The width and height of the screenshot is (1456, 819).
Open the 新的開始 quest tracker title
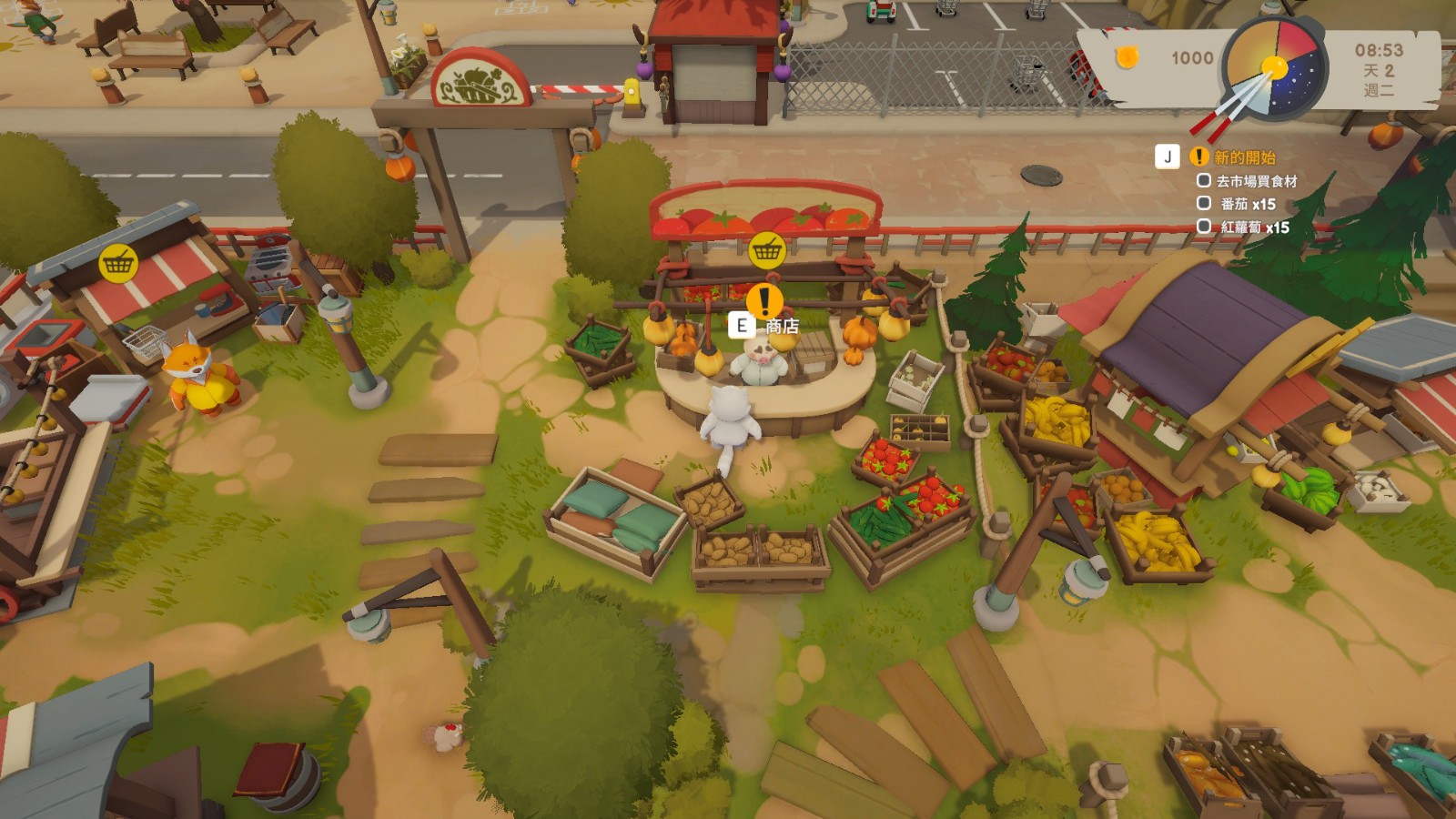tap(1244, 157)
